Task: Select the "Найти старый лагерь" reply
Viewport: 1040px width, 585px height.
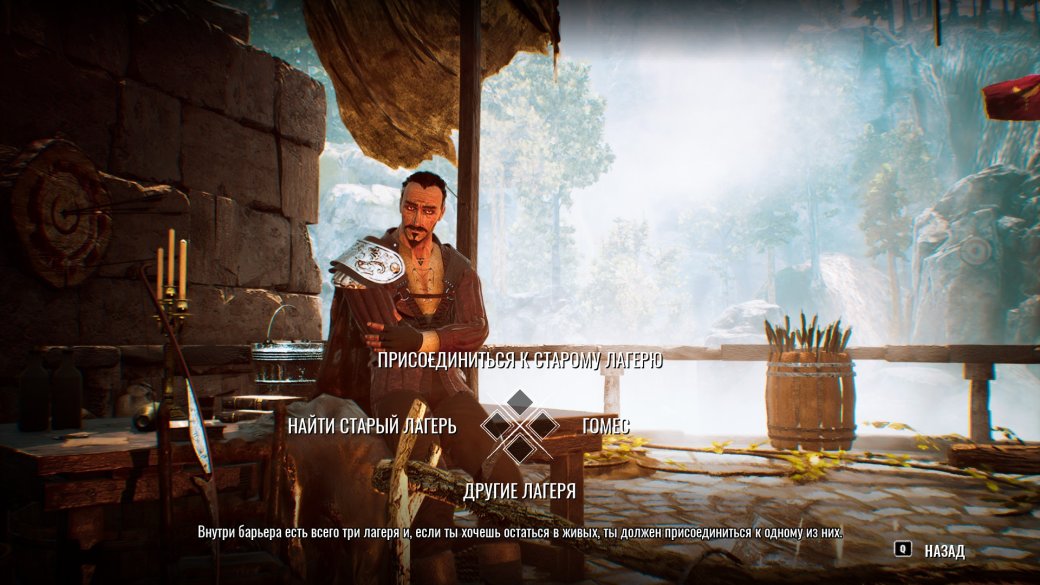Action: point(372,426)
